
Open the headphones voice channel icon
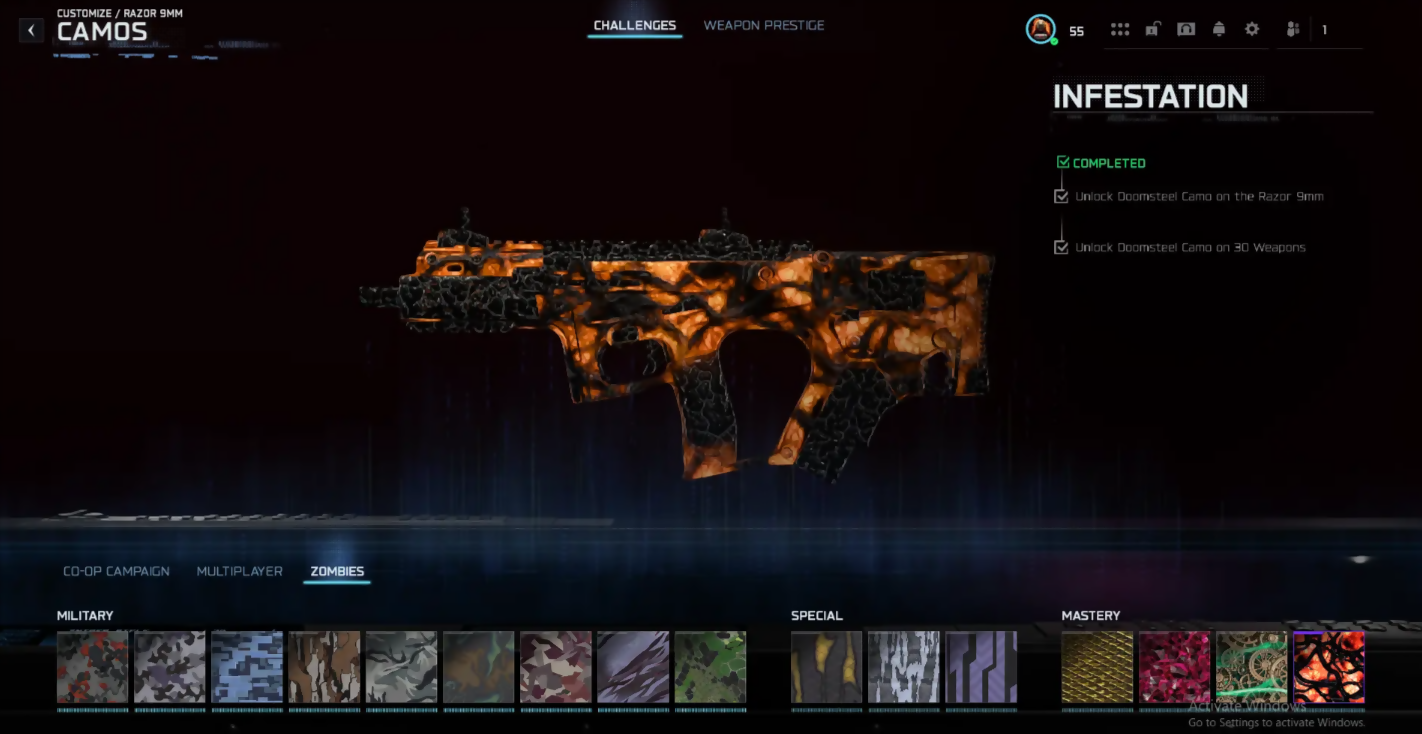coord(1185,29)
